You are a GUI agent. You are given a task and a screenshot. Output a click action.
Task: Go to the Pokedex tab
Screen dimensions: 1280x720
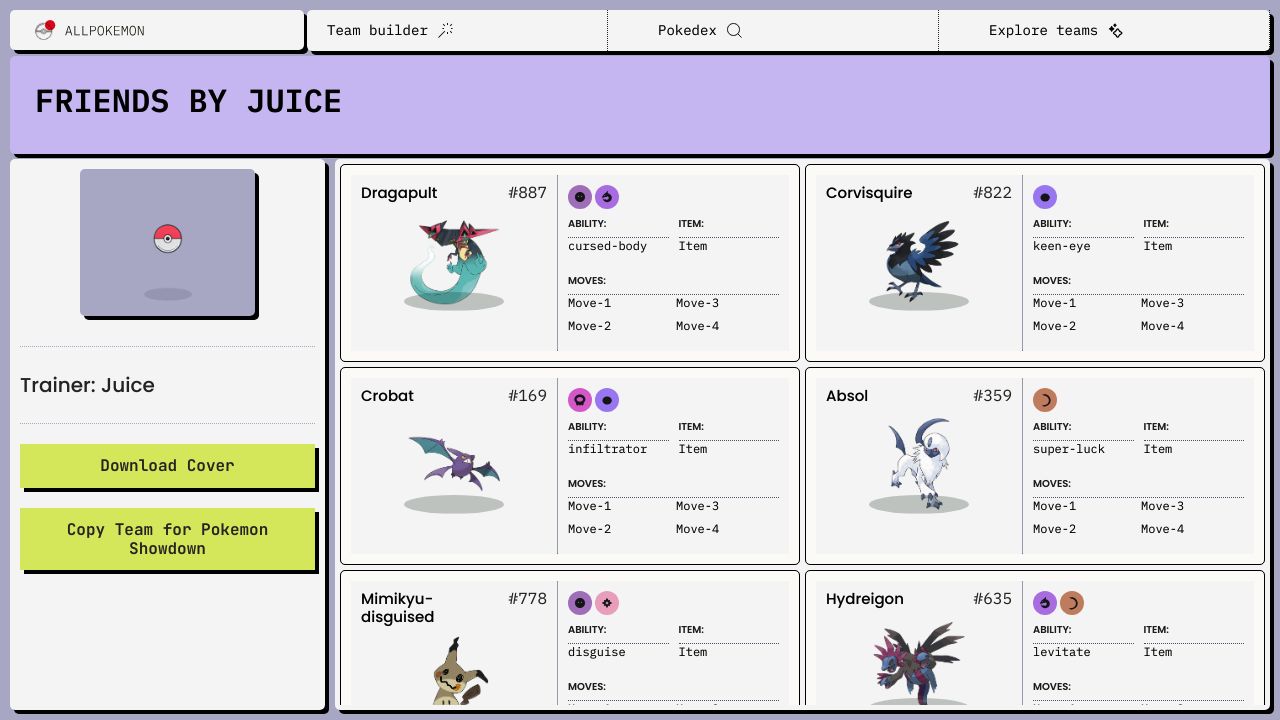click(699, 31)
